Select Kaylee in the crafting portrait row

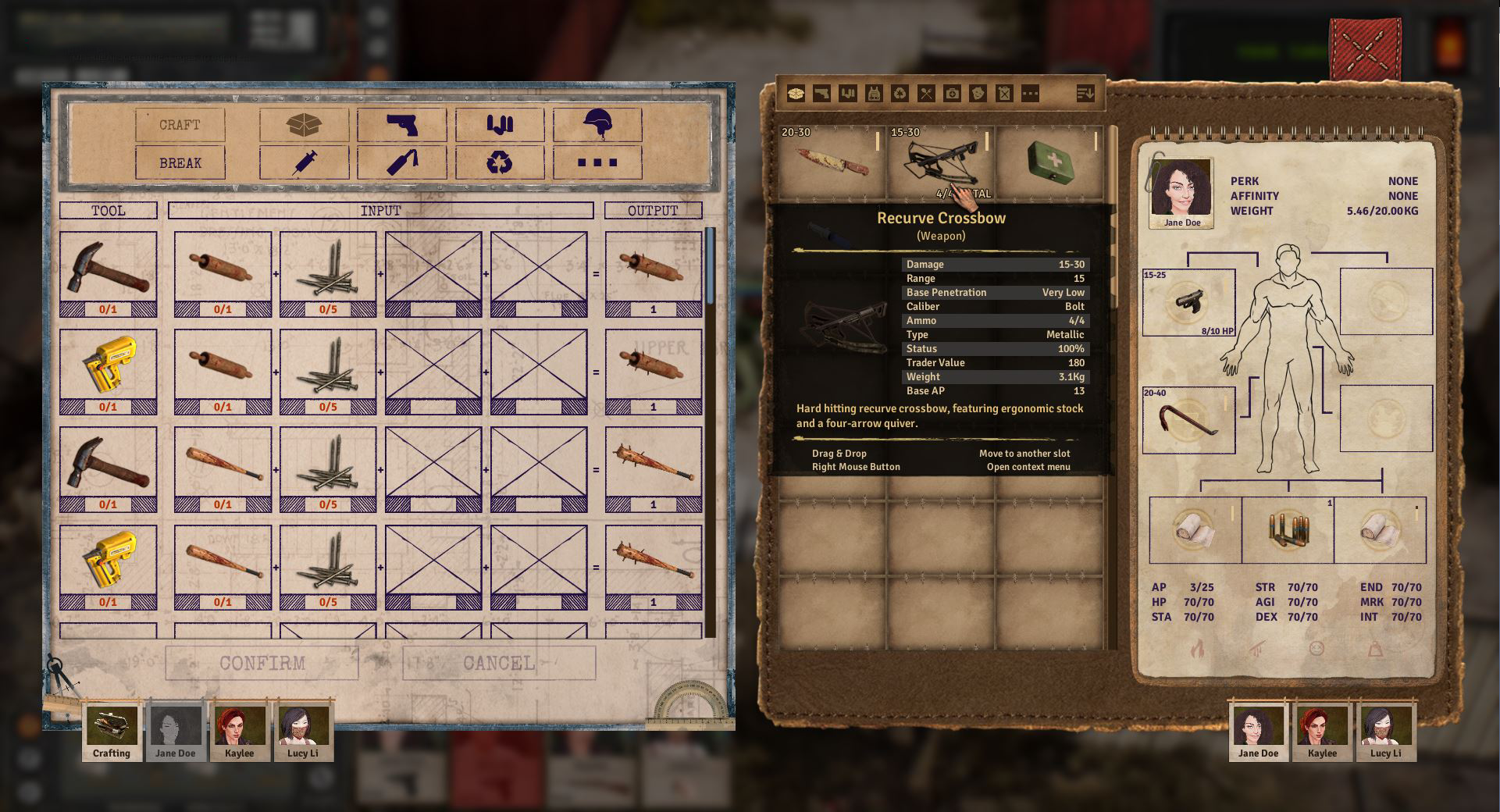click(239, 732)
